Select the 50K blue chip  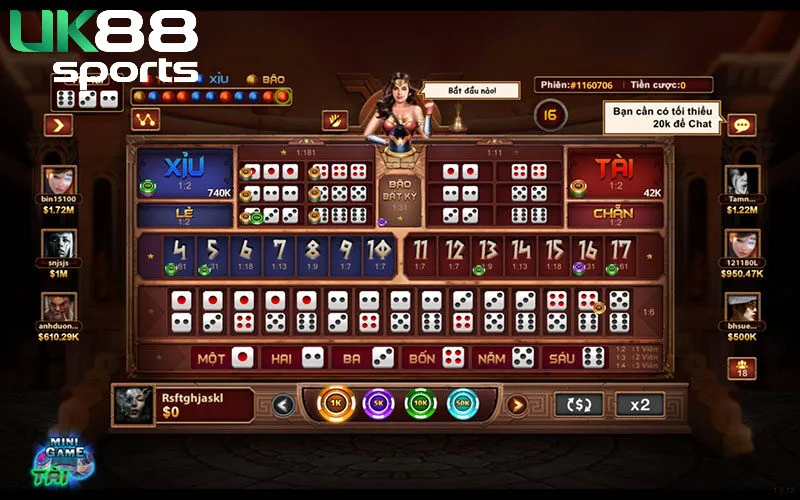(x=464, y=404)
